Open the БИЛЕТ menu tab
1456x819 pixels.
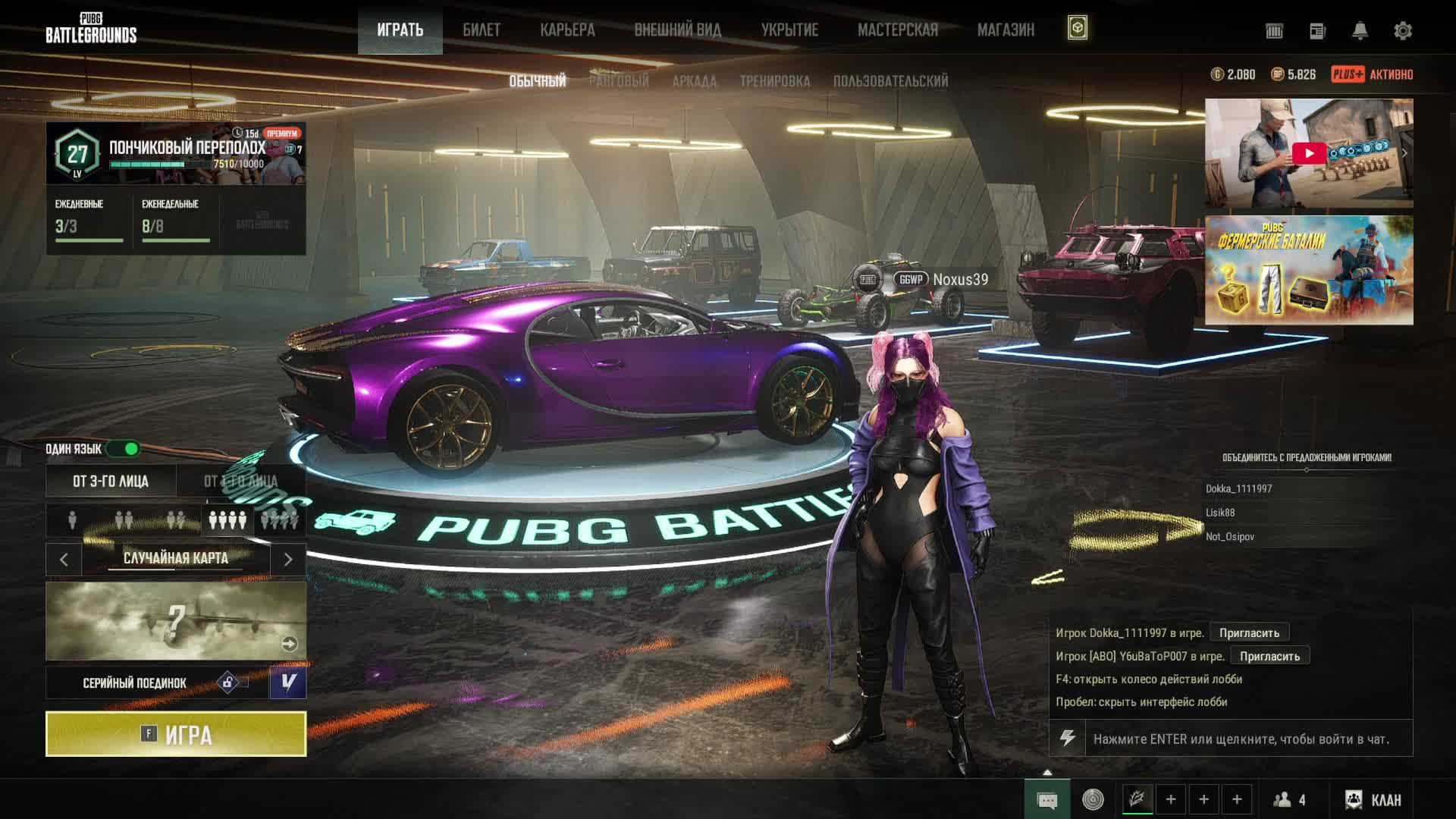[x=482, y=30]
